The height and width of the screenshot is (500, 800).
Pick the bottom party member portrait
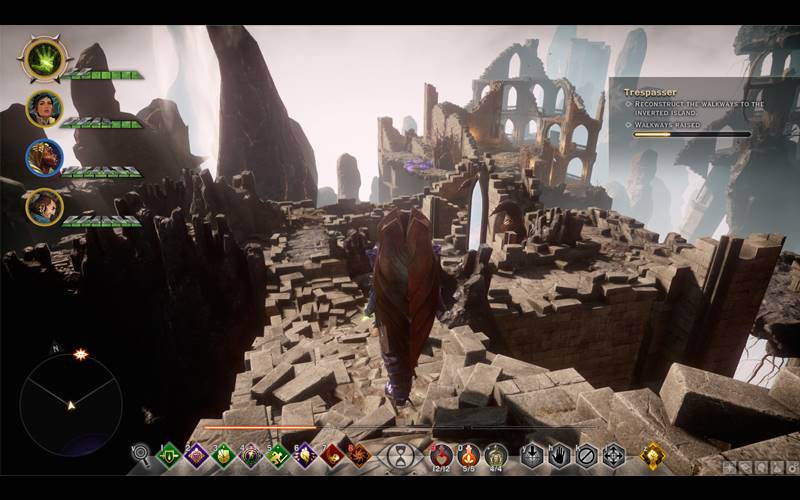click(44, 207)
